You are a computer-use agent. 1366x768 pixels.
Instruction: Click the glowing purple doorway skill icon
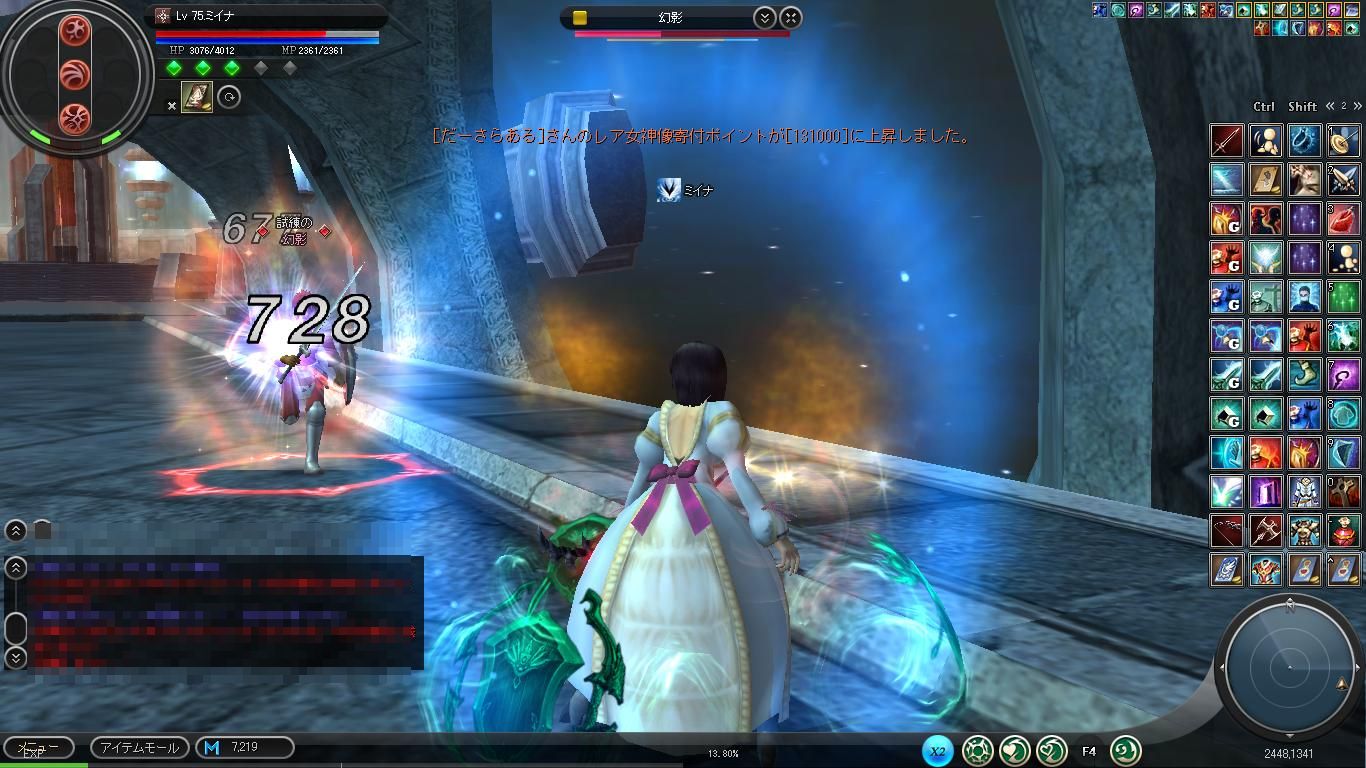click(x=1266, y=492)
